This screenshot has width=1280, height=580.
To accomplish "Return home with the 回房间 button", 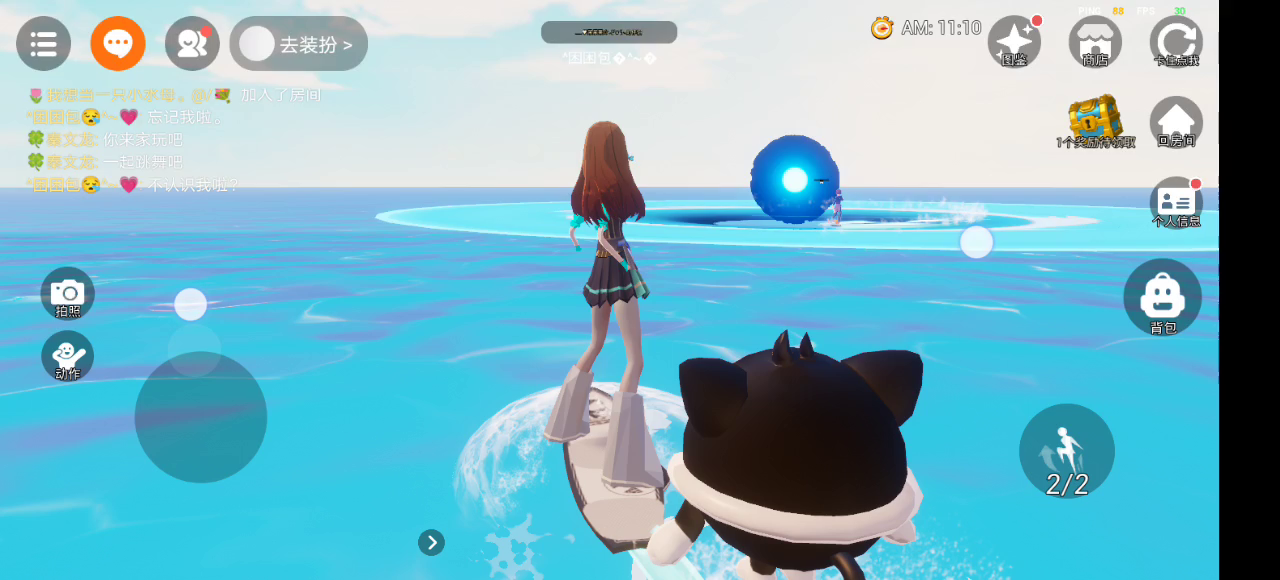I will click(x=1176, y=122).
